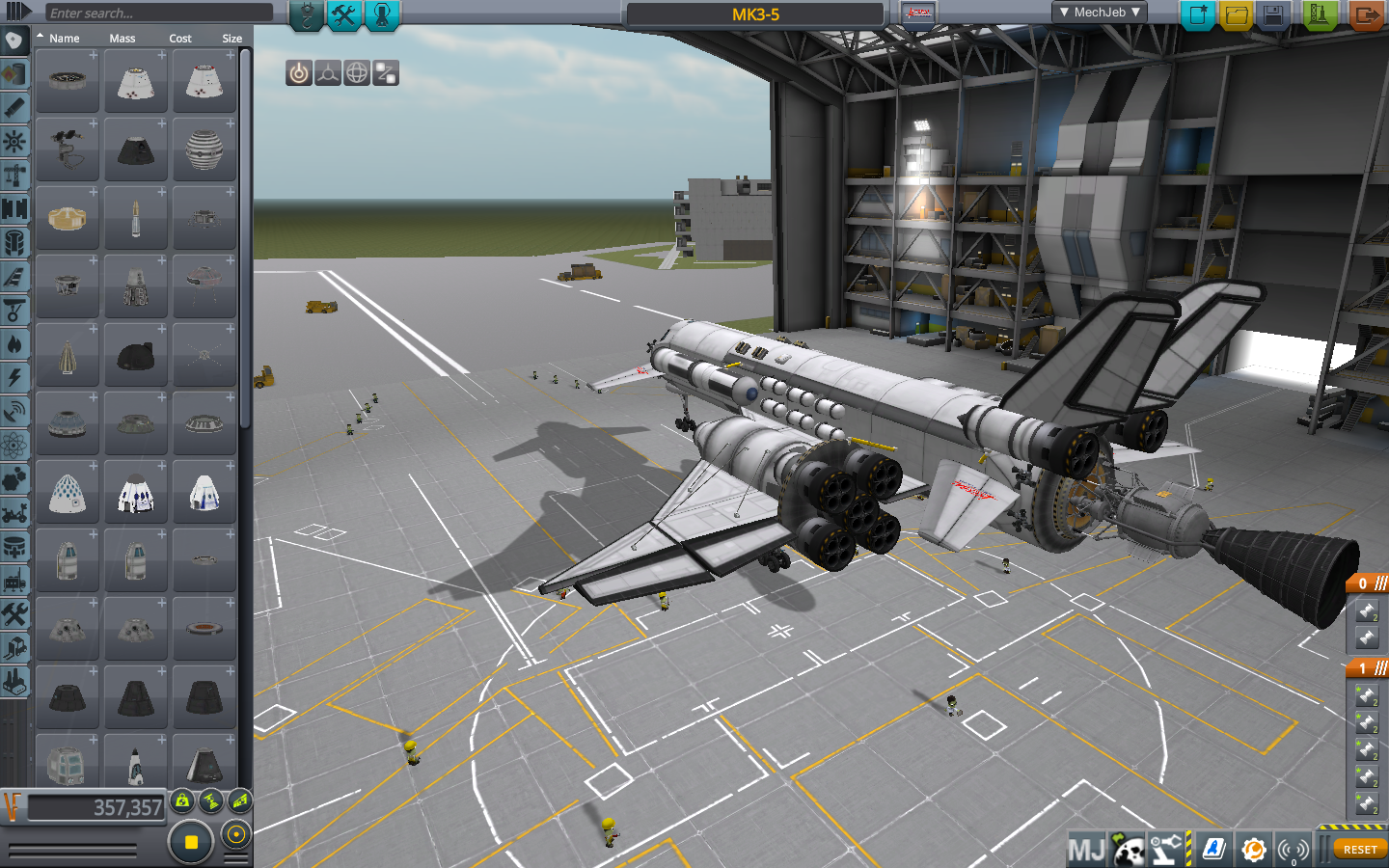This screenshot has width=1389, height=868.
Task: Open the MJ MechJeb toolbar button
Action: (x=1086, y=850)
